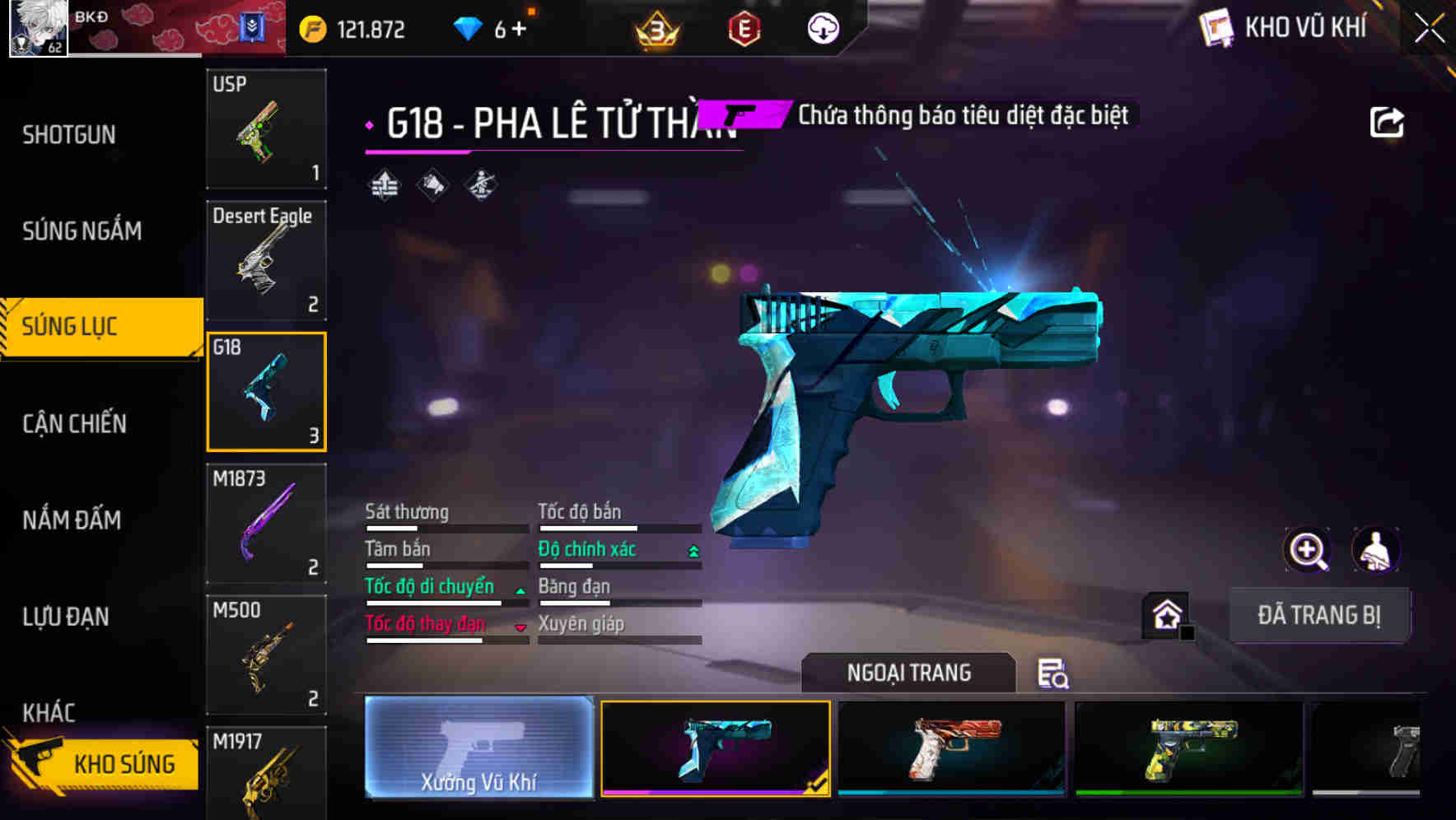This screenshot has height=820, width=1456.
Task: Open the home badge icon near Đã Trang Bị
Action: [x=1164, y=613]
